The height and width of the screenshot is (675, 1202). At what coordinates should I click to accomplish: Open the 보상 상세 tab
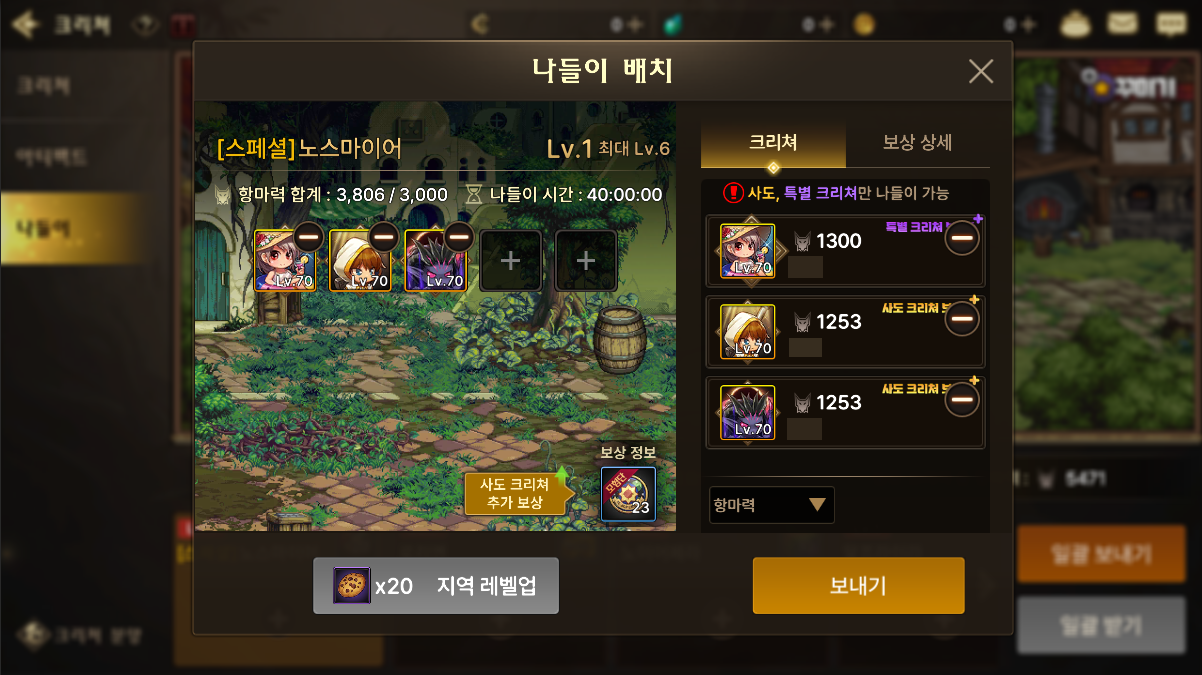pos(917,143)
